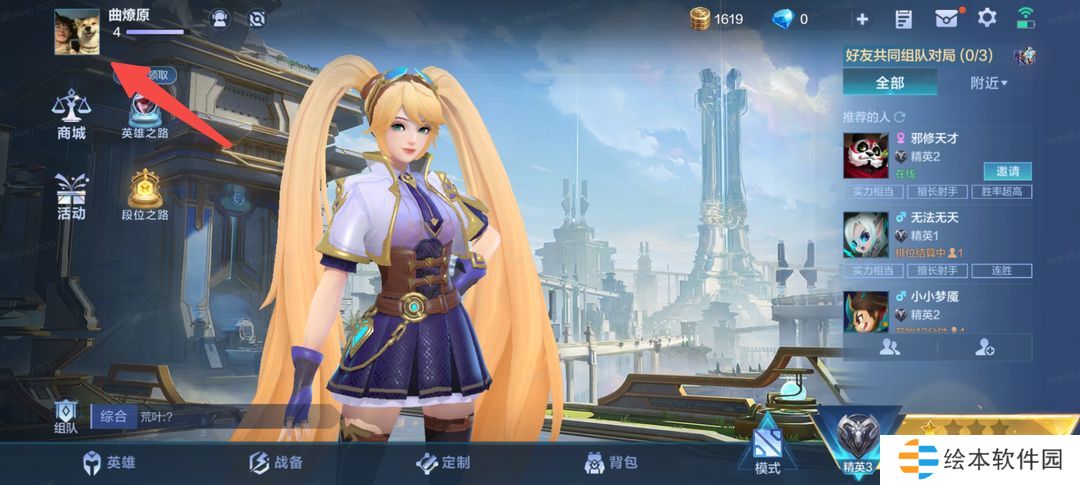Click the add friend icon

pos(984,347)
